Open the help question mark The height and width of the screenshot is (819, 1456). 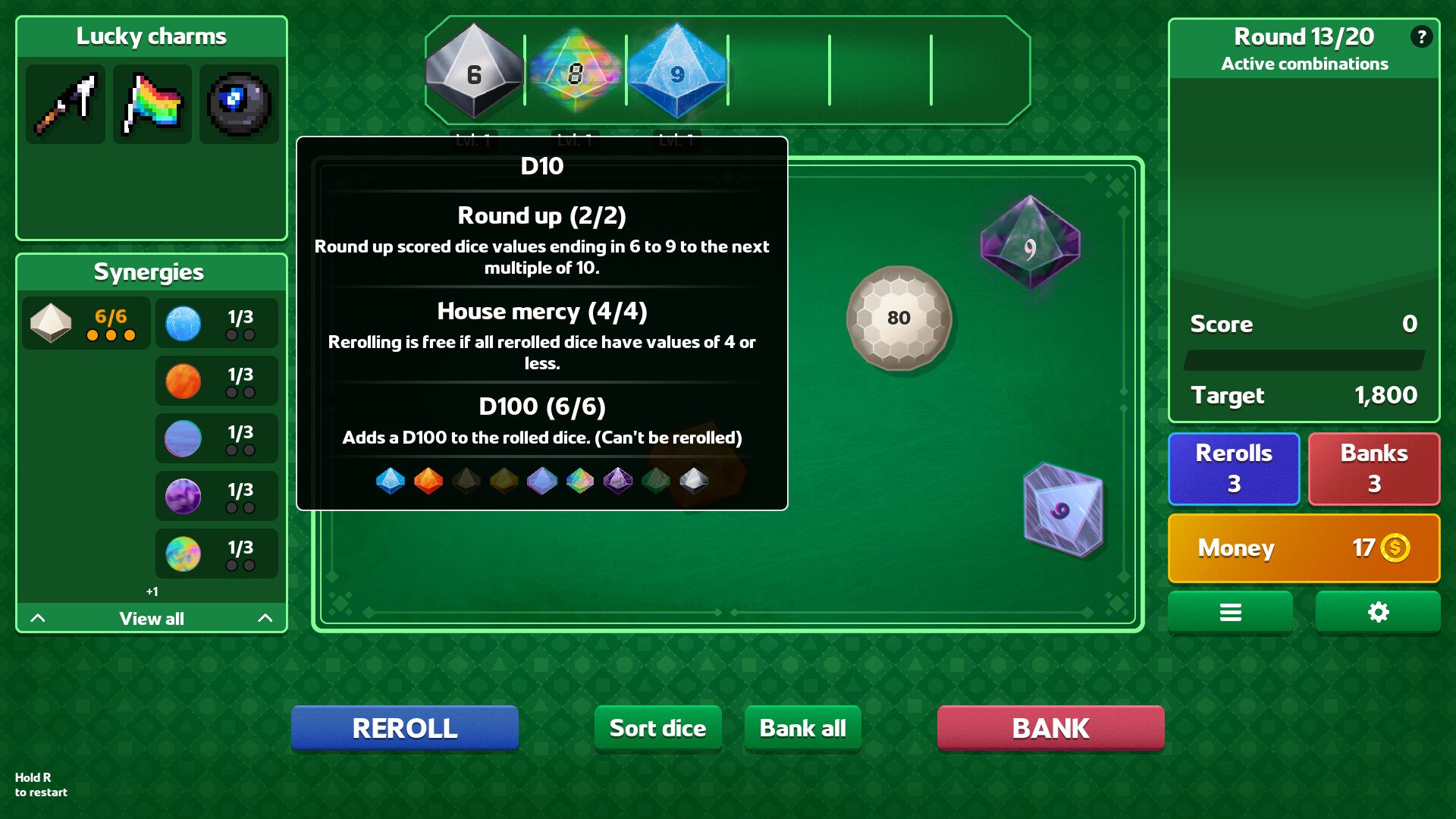click(x=1421, y=36)
